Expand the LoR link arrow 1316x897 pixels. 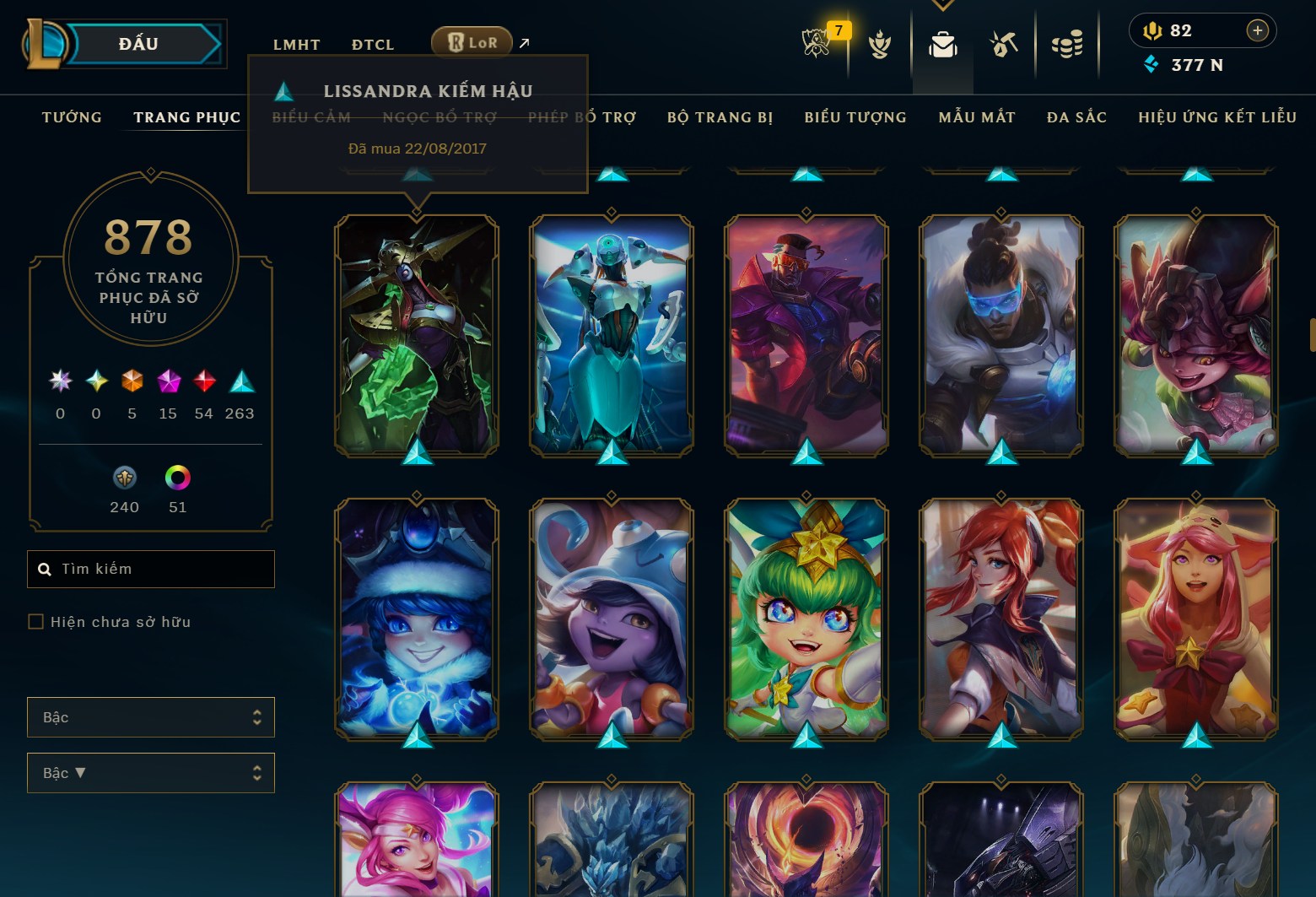pos(523,42)
